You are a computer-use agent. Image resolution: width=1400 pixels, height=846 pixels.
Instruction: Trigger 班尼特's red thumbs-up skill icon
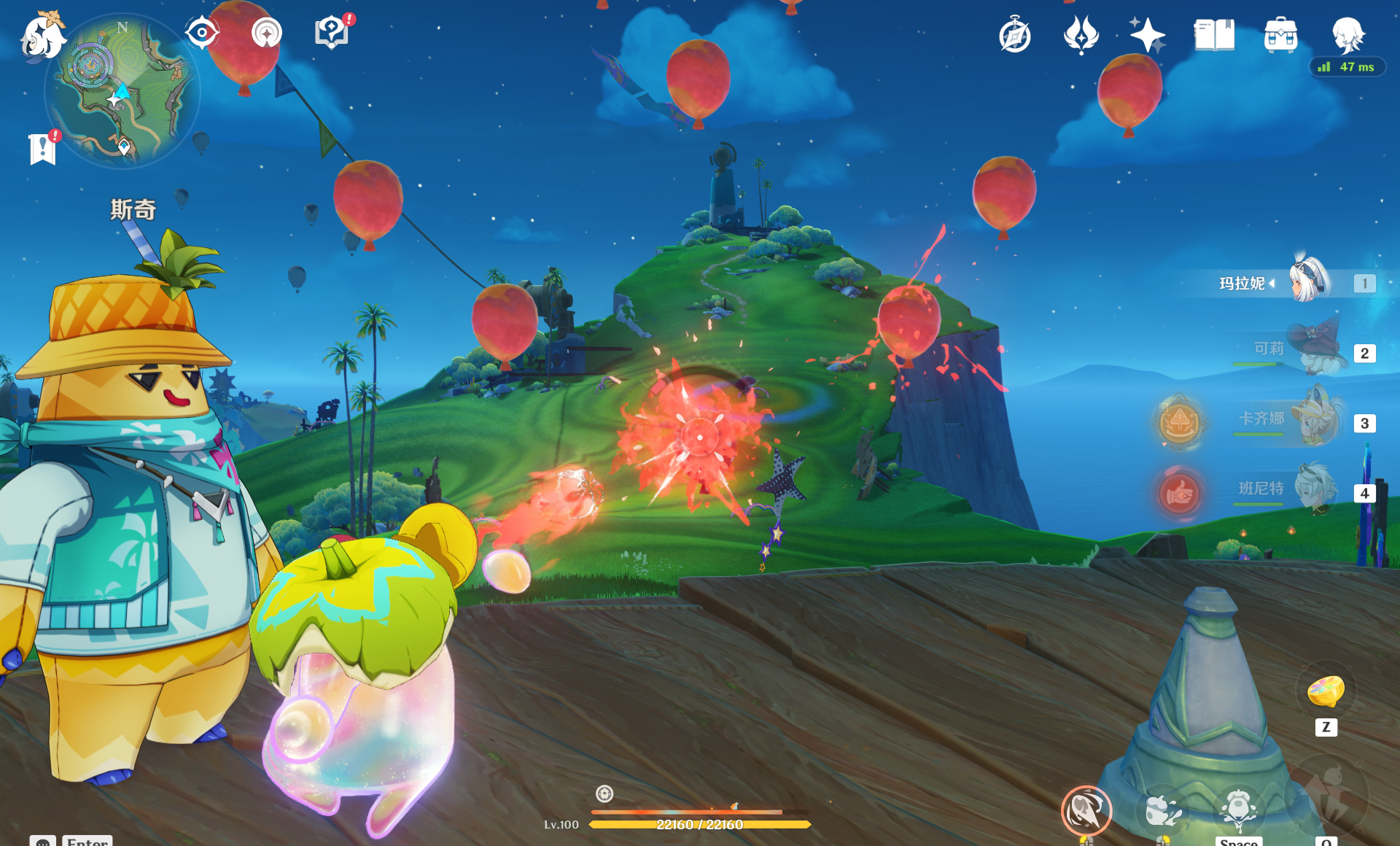1179,494
